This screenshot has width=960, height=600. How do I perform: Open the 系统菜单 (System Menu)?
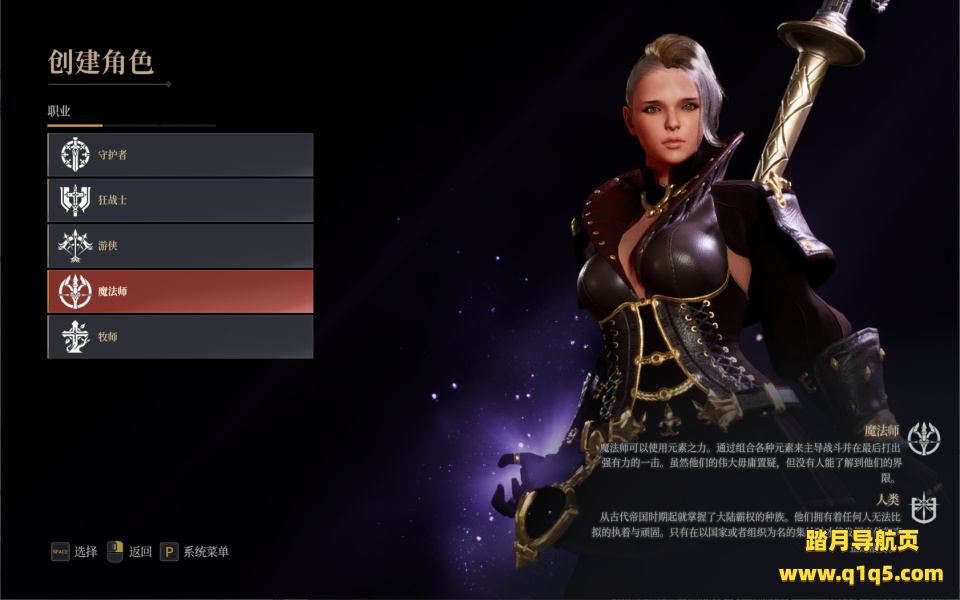click(195, 552)
